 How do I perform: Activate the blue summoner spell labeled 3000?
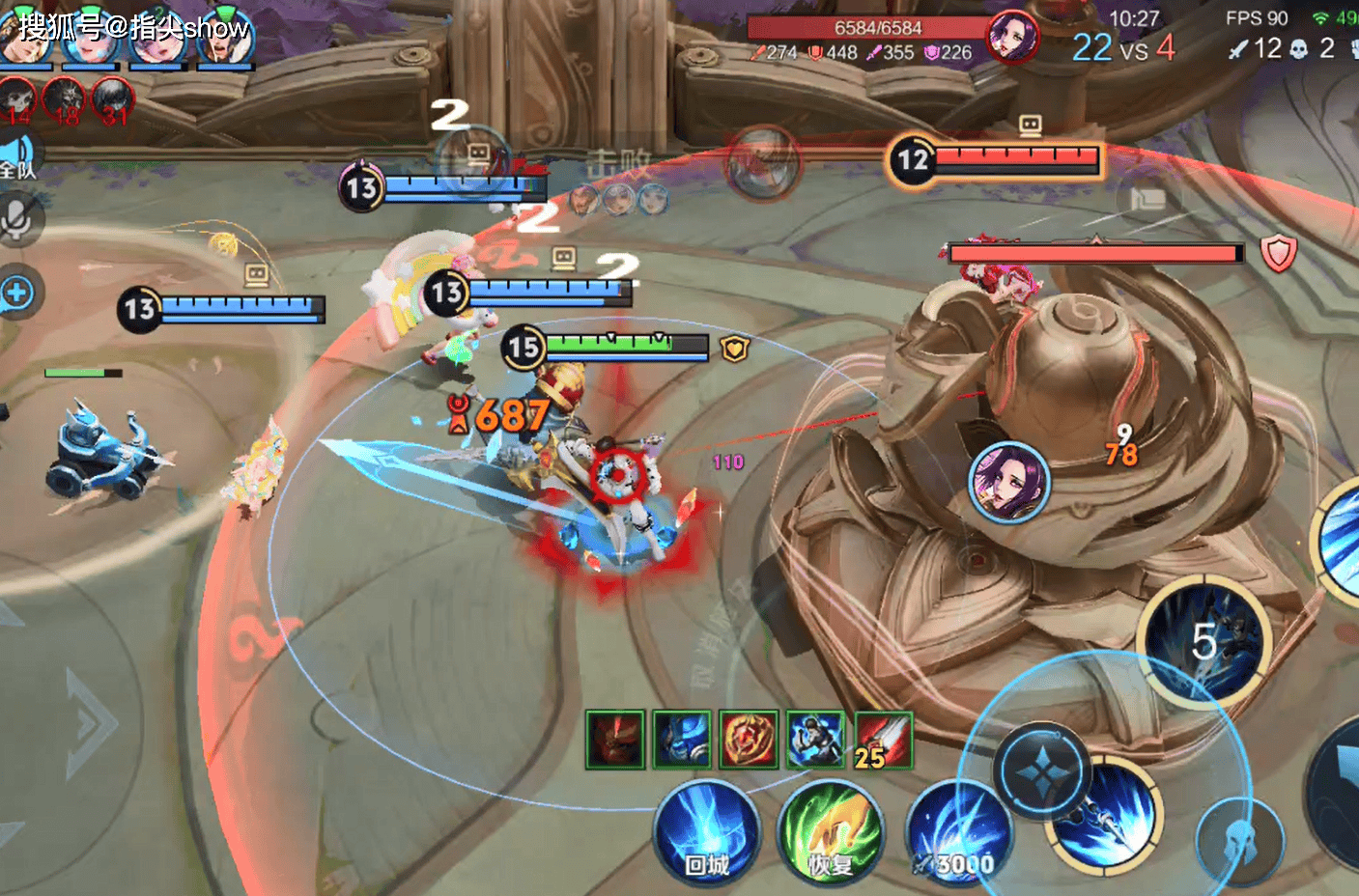[x=958, y=833]
